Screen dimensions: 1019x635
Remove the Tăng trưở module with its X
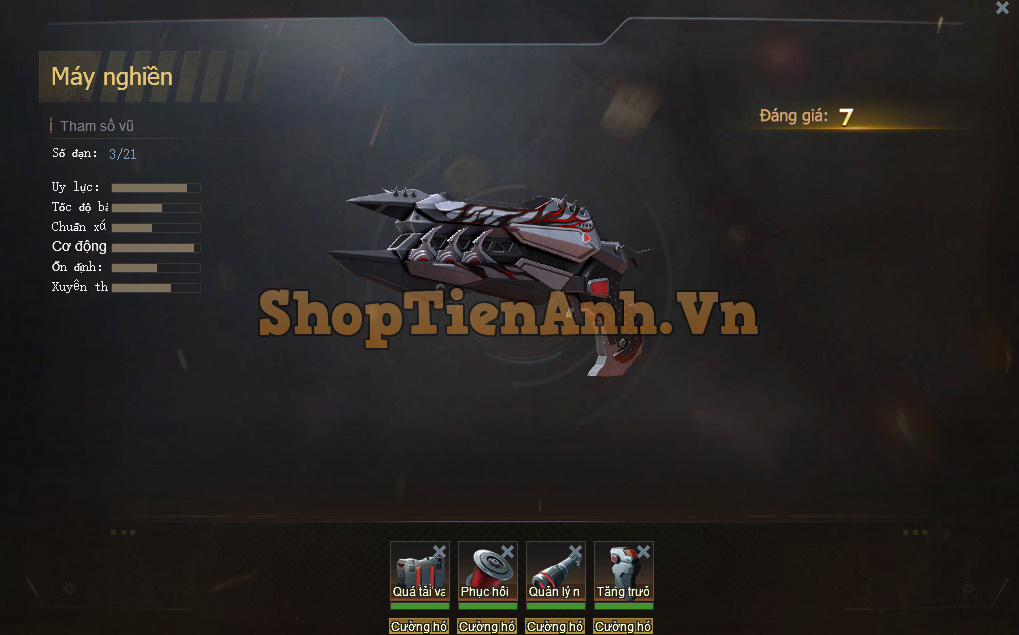[643, 552]
